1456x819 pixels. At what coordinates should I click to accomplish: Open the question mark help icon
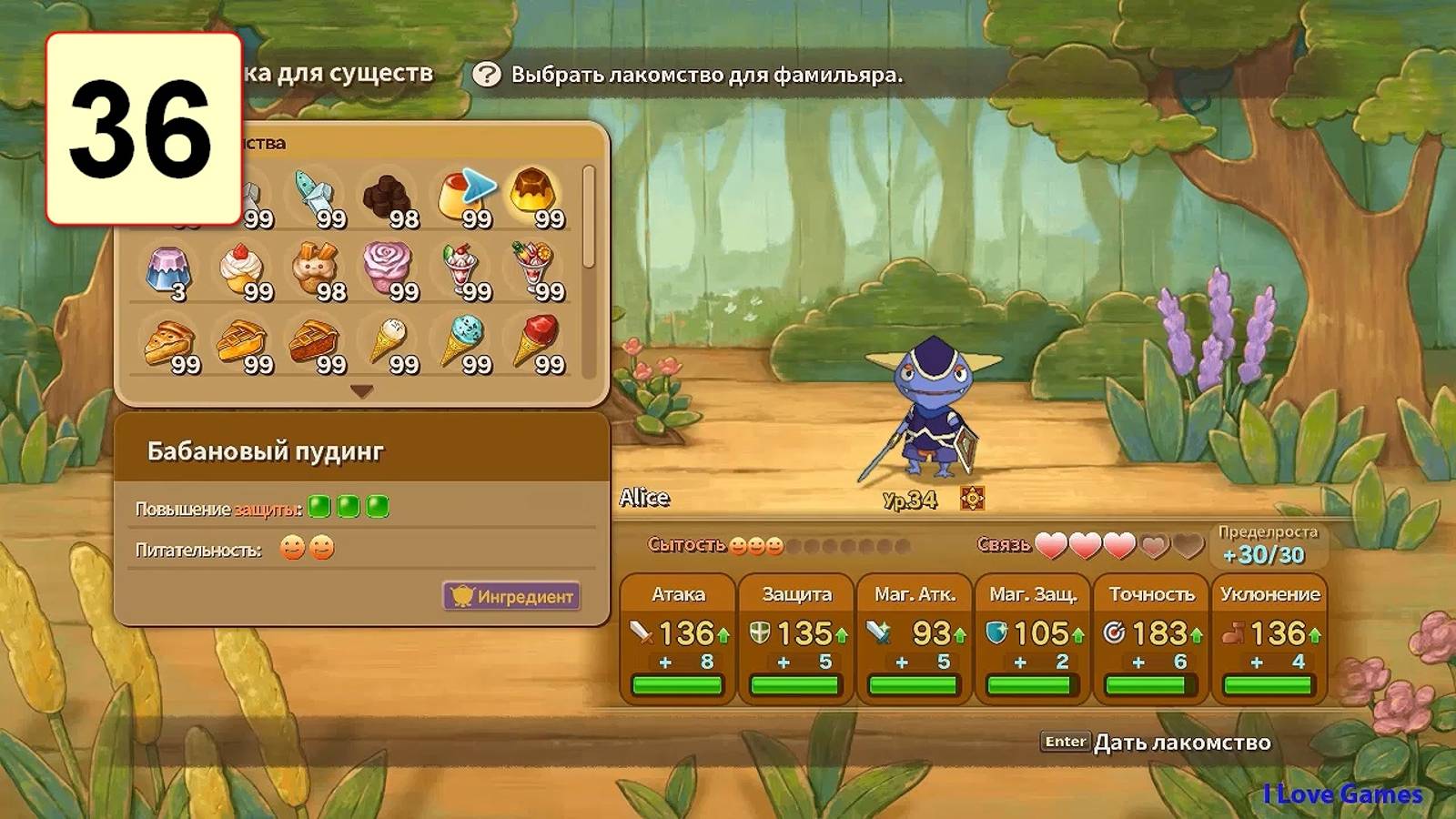[487, 75]
